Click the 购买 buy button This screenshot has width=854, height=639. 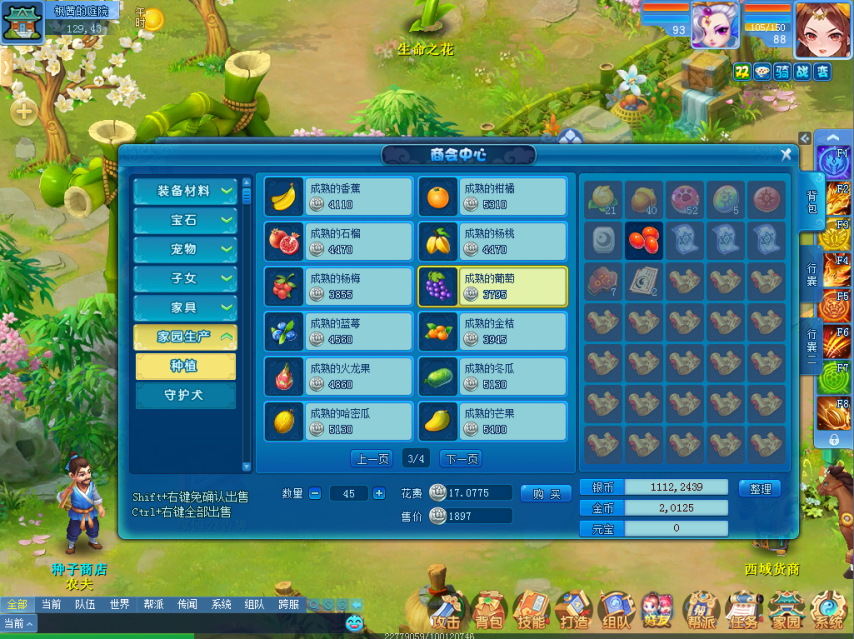pos(546,493)
